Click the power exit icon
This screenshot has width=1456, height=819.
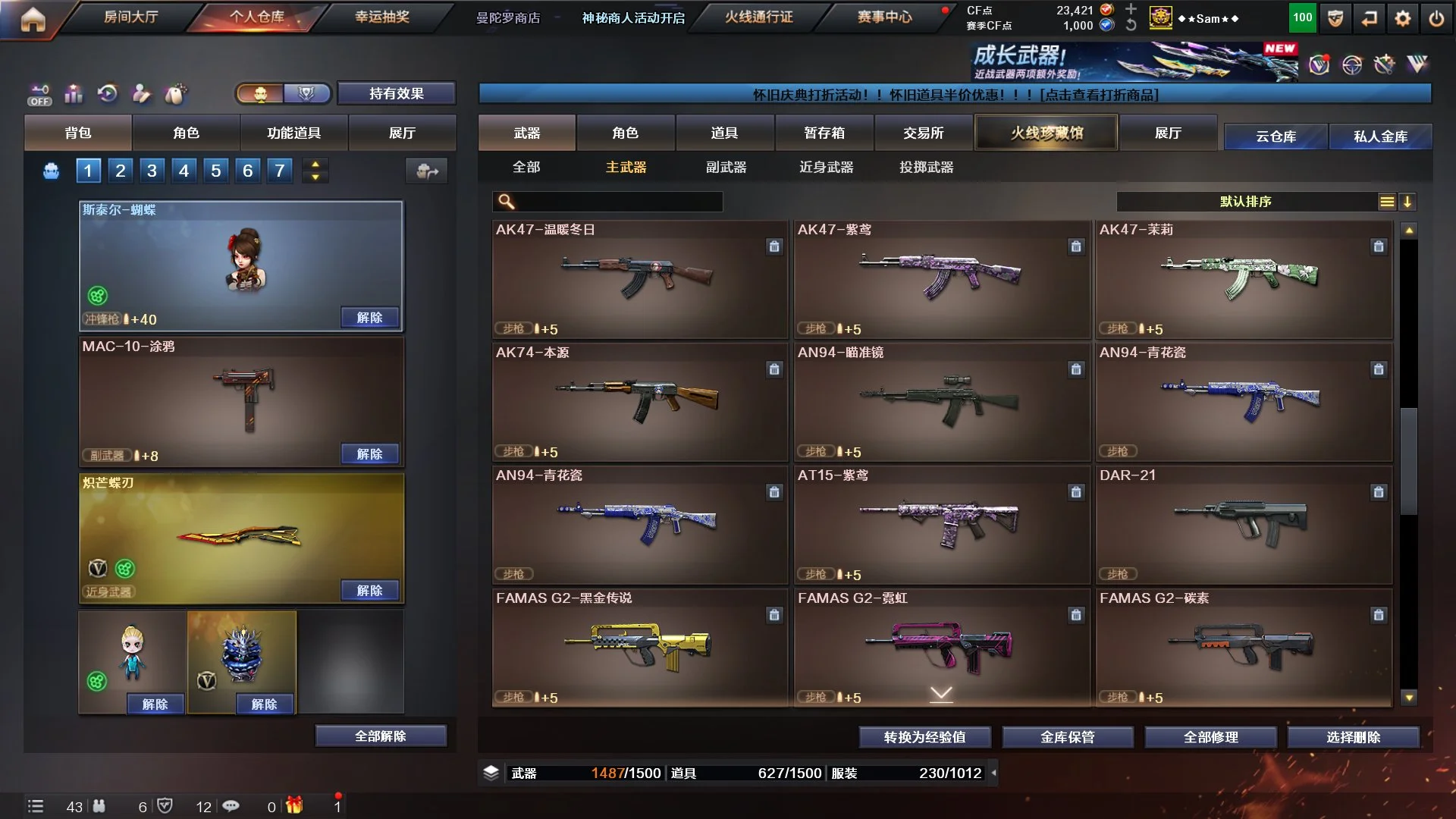[x=1436, y=18]
